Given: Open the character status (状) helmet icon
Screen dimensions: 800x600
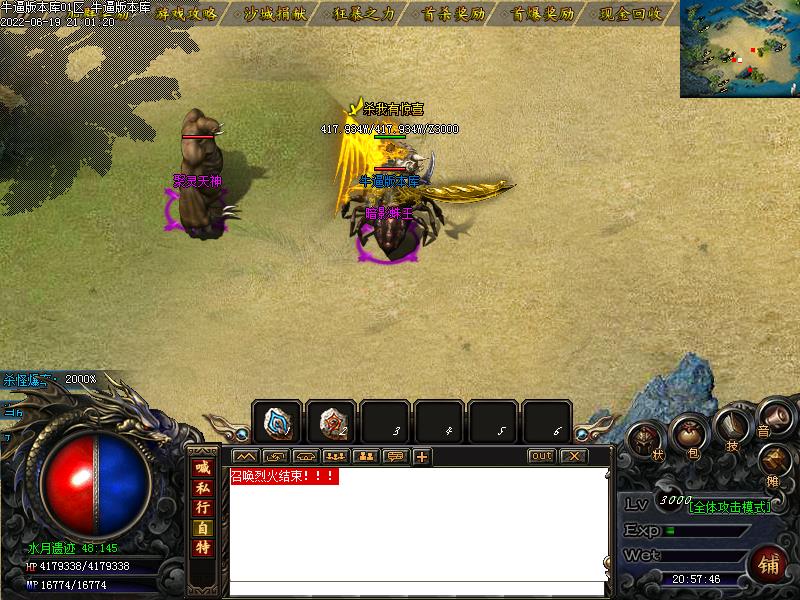Looking at the screenshot, I should pos(647,441).
